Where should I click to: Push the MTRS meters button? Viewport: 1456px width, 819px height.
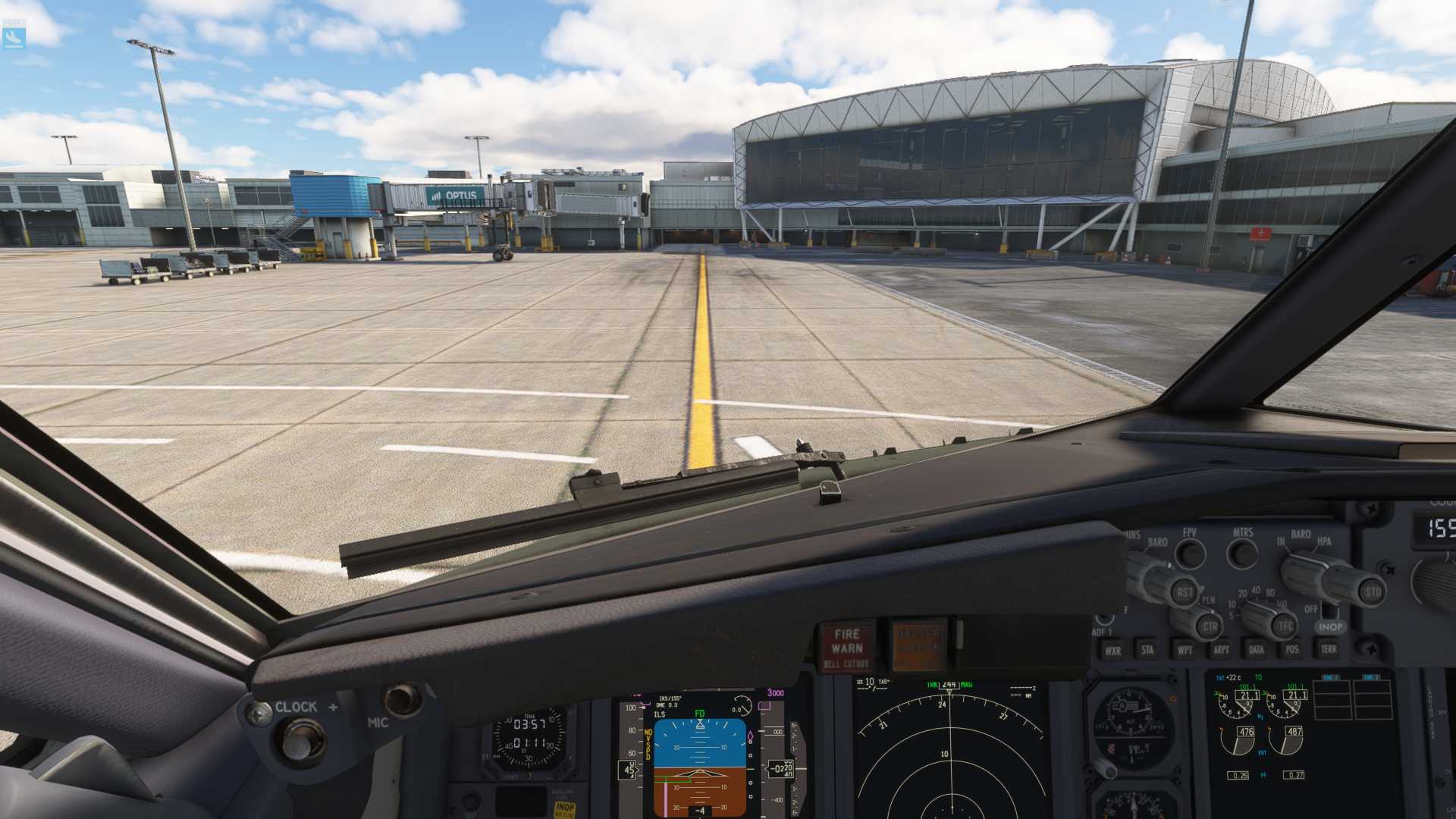[1242, 554]
